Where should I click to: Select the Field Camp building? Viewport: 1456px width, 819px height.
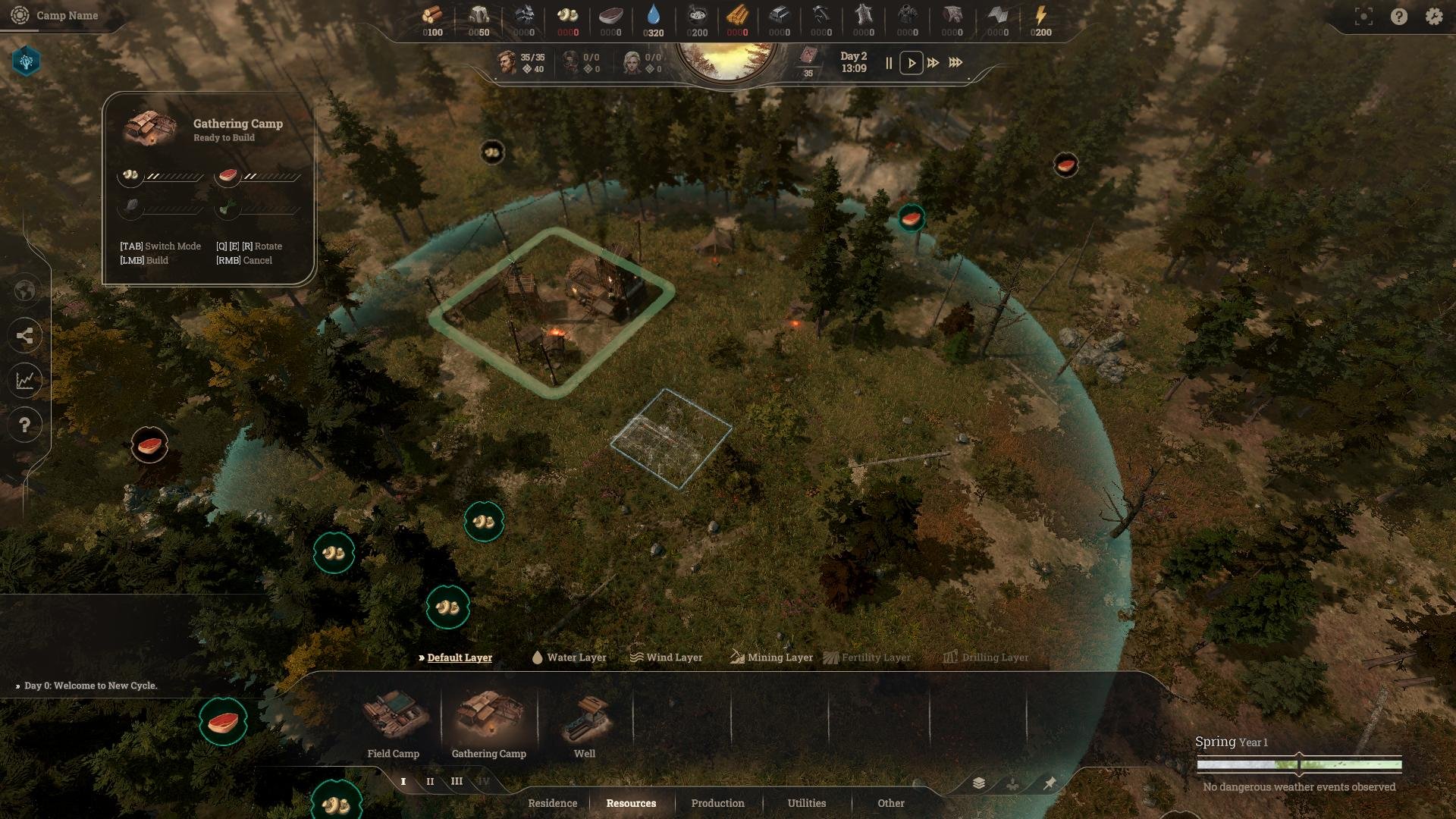(394, 723)
